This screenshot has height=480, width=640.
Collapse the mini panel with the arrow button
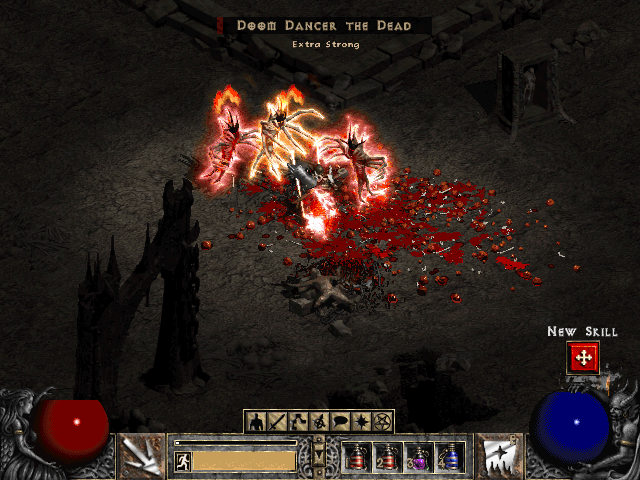pyautogui.click(x=319, y=457)
